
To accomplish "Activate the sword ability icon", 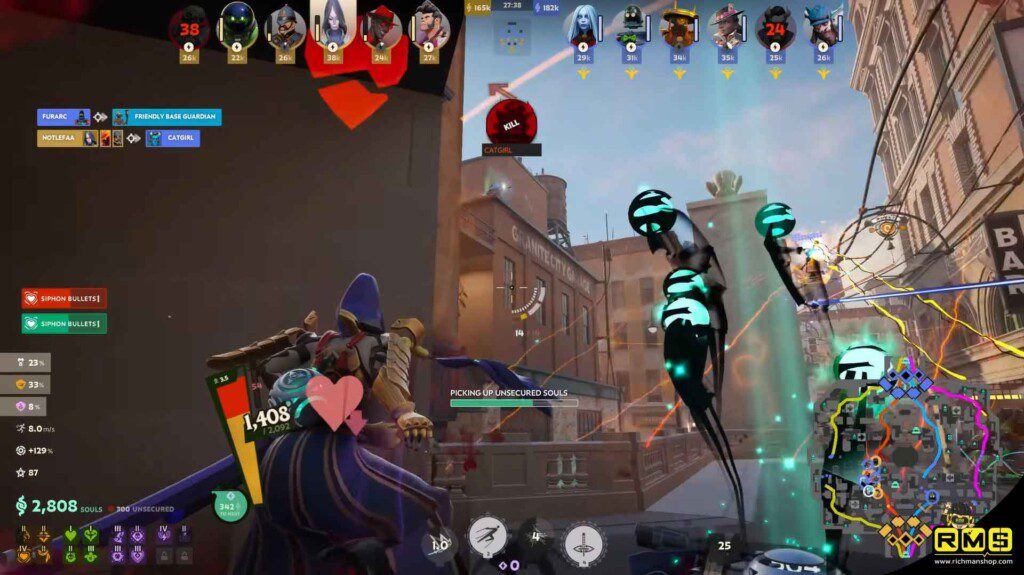I will 583,542.
